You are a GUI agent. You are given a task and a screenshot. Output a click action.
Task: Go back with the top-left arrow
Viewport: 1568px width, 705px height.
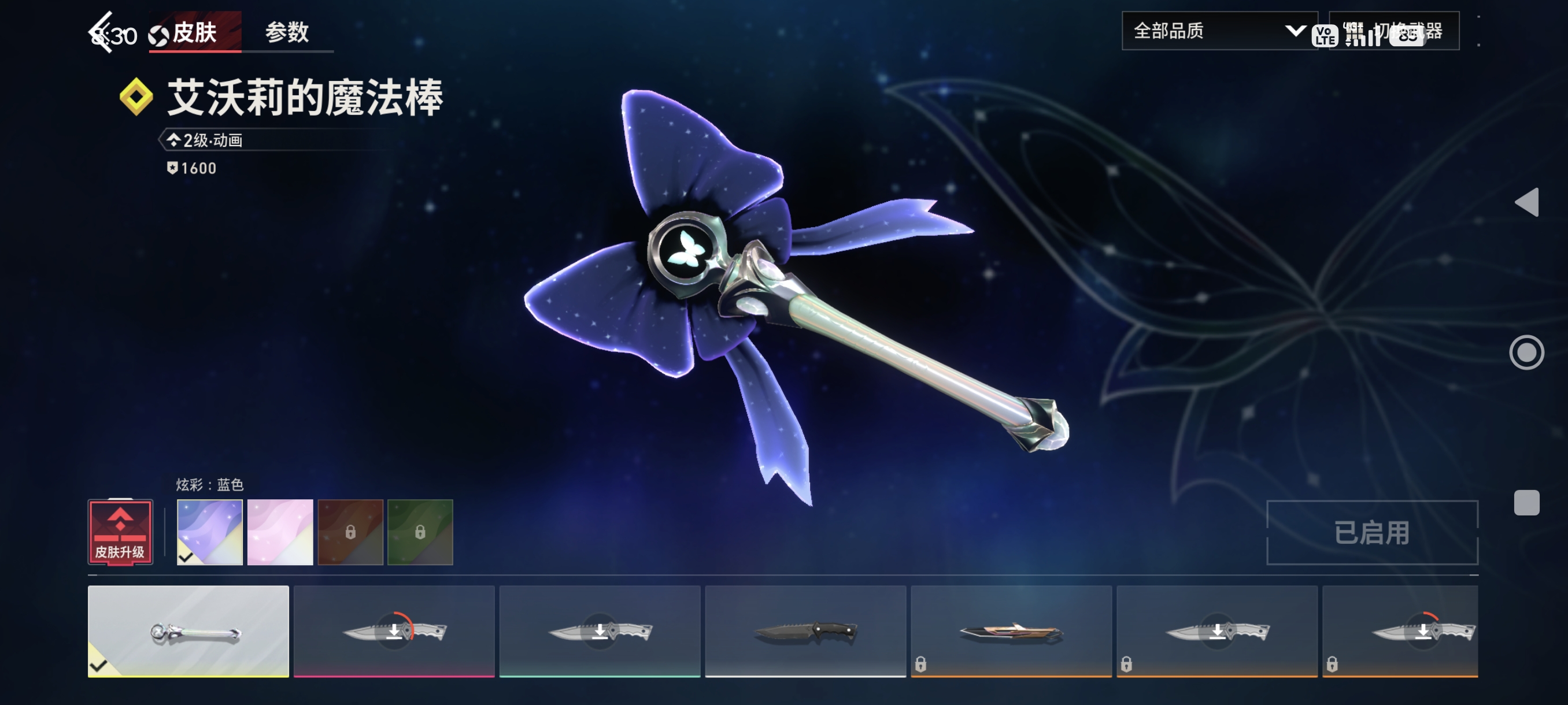101,32
